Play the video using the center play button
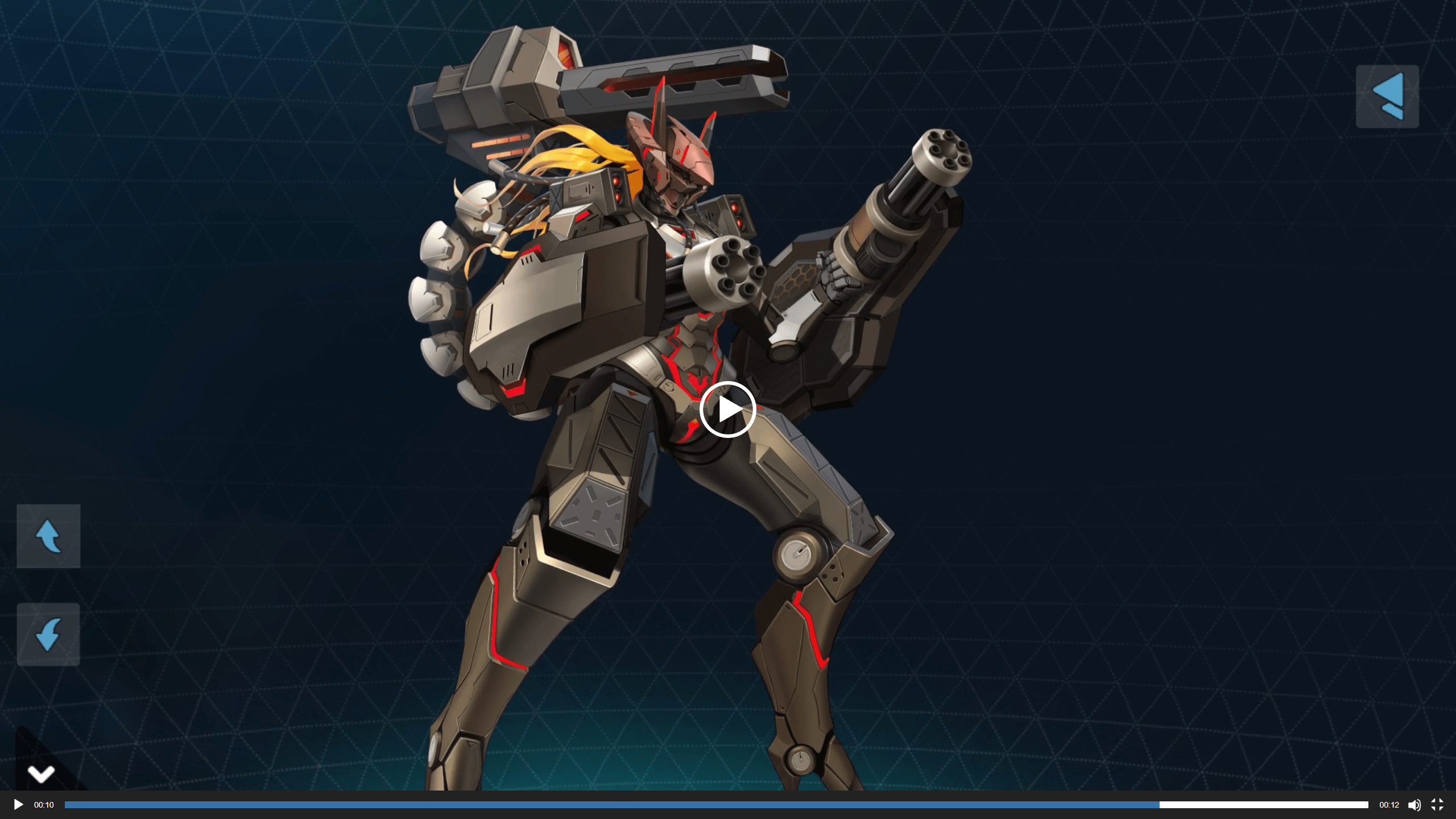Viewport: 1456px width, 819px height. pos(727,409)
